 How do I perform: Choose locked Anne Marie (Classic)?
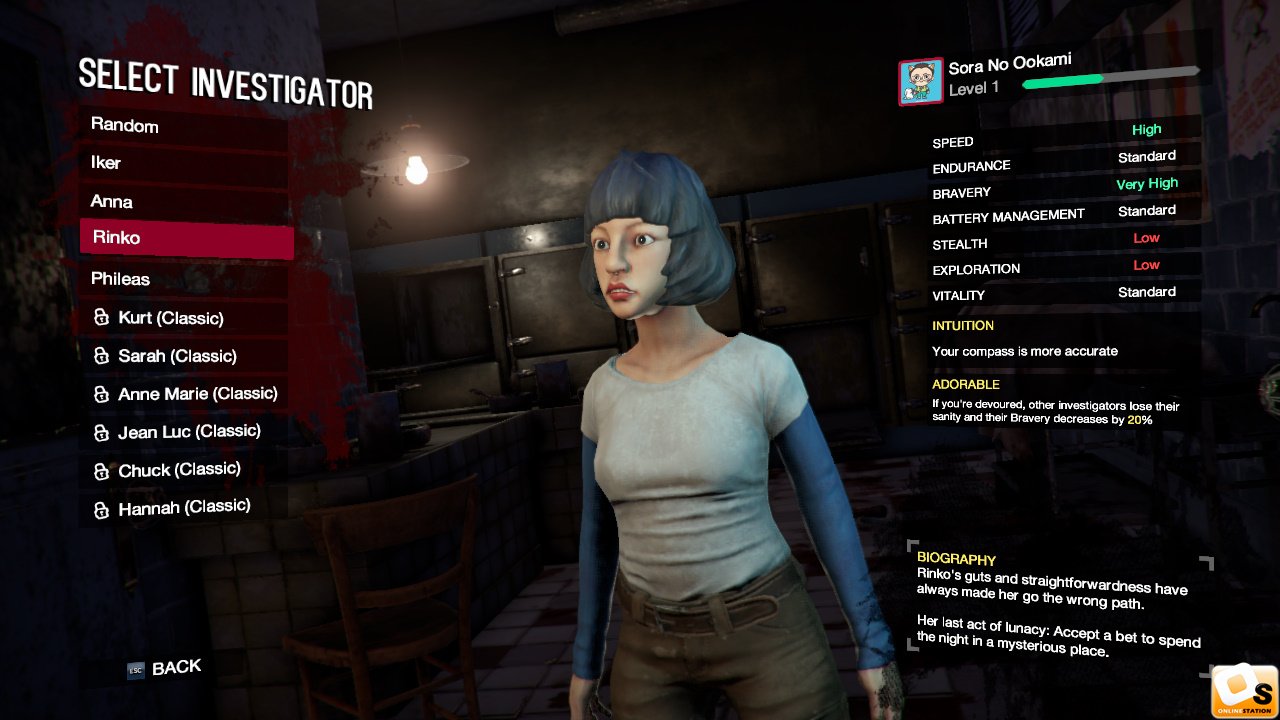[x=185, y=394]
